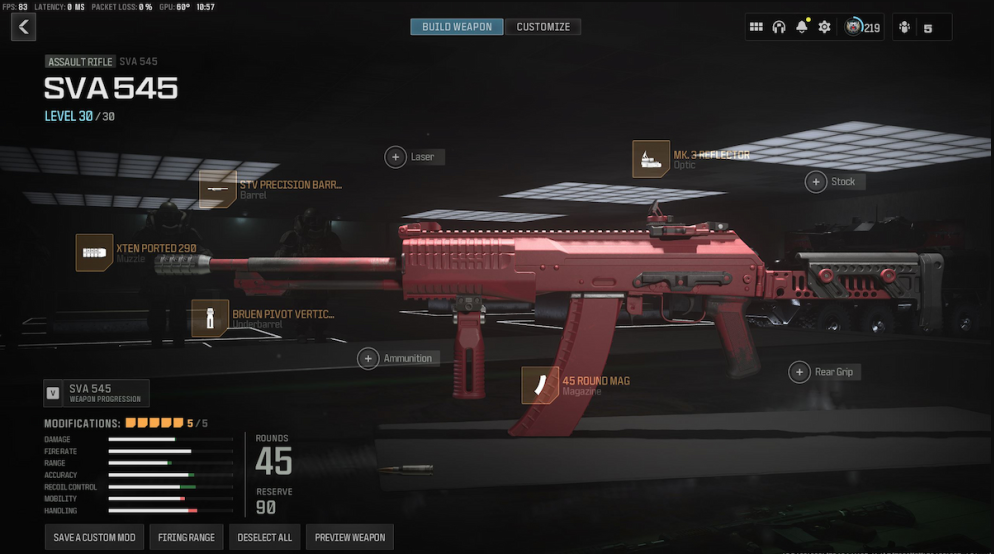994x554 pixels.
Task: Select the MK. 3 Reflector optic slot
Action: click(651, 159)
